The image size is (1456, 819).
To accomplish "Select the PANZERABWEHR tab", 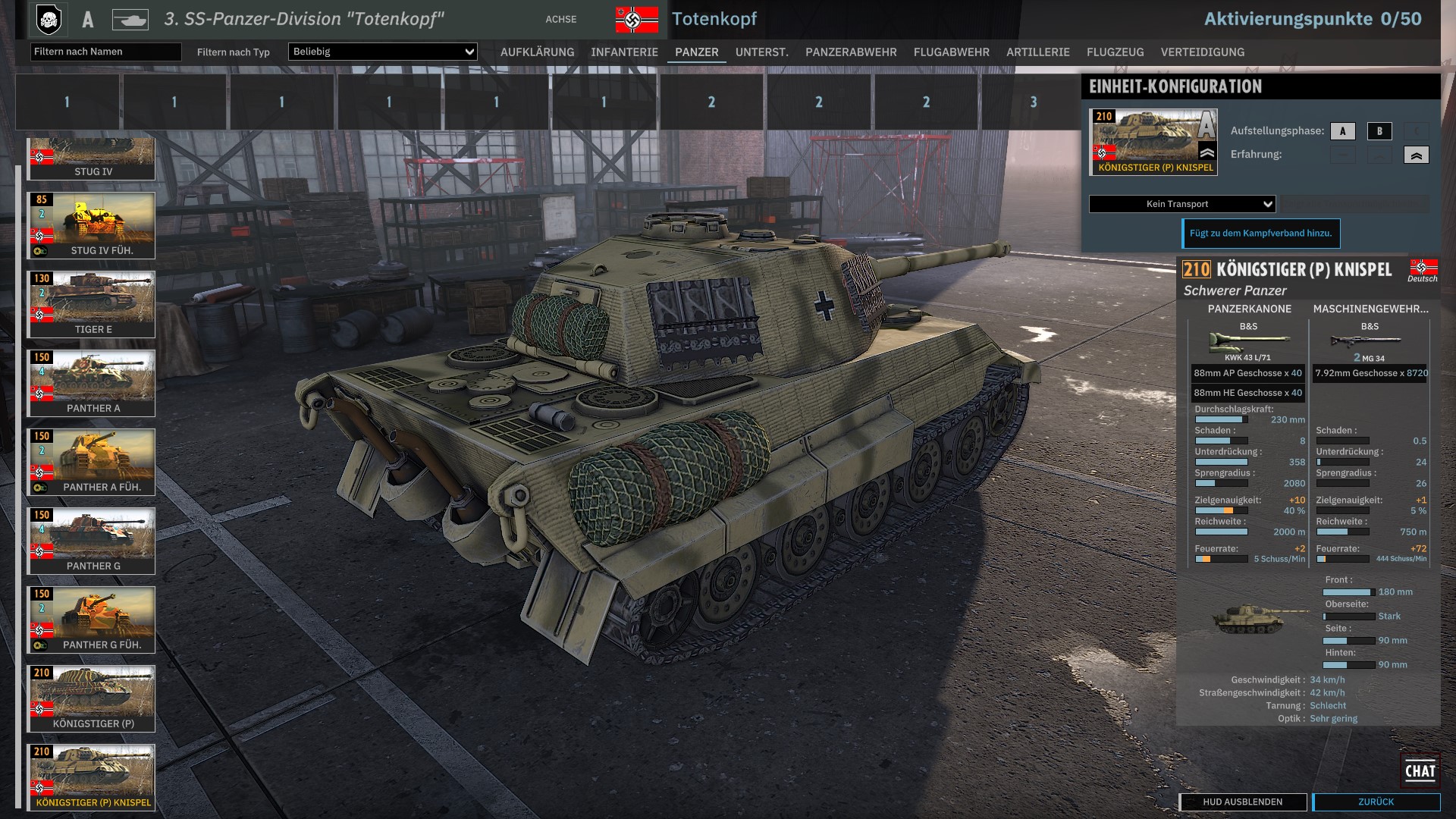I will pos(851,52).
